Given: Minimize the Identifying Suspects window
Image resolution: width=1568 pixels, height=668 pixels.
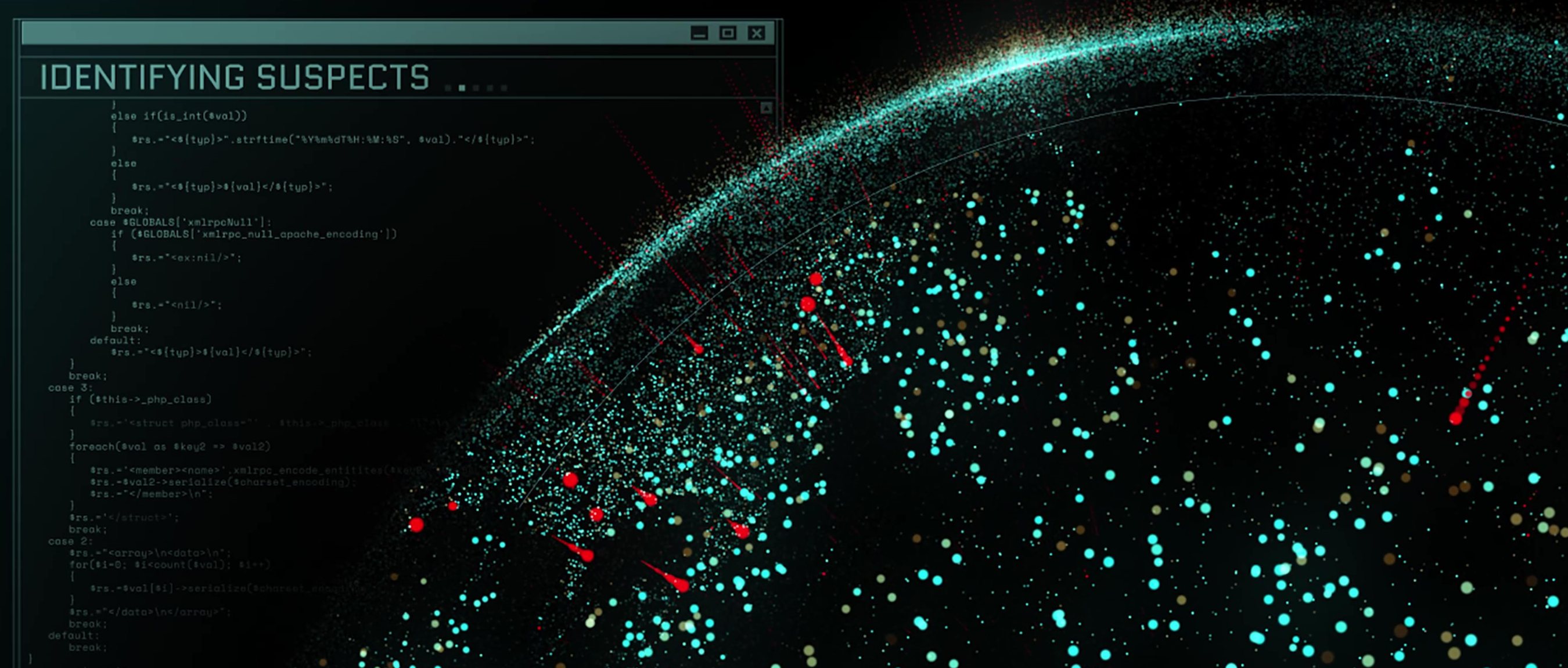Looking at the screenshot, I should [x=699, y=34].
